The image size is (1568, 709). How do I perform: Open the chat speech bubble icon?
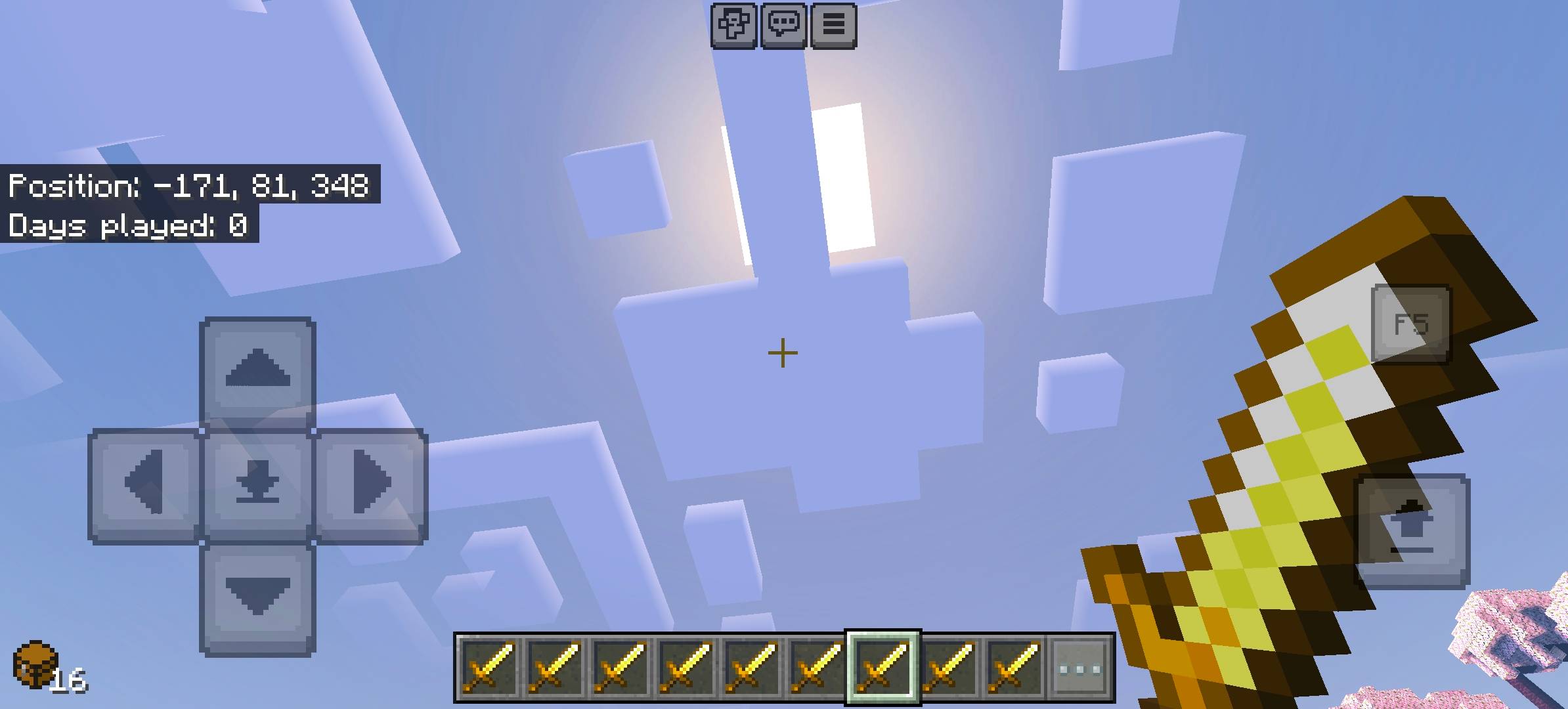click(785, 25)
